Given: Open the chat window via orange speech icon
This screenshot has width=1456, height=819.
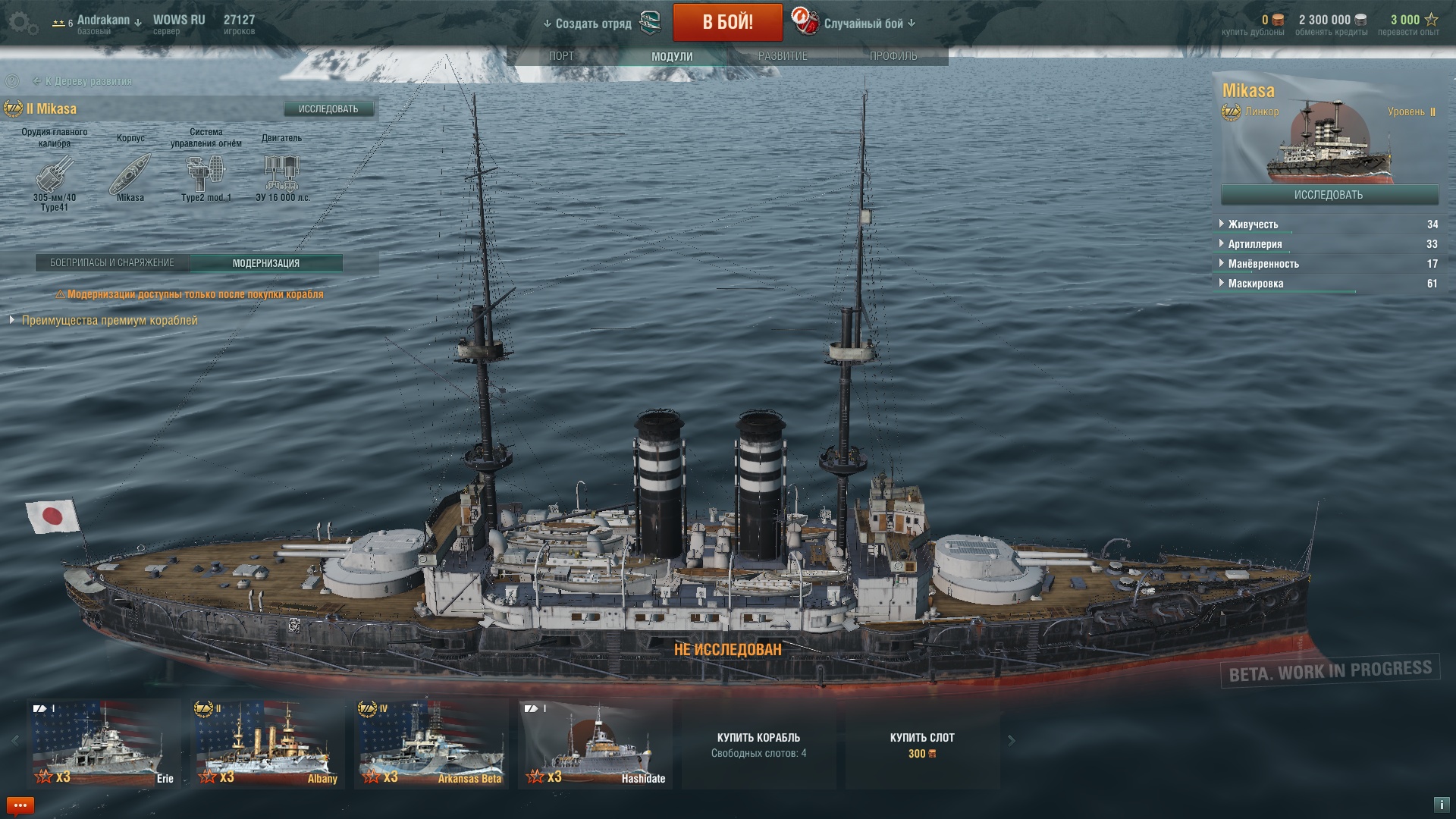Looking at the screenshot, I should 20,805.
